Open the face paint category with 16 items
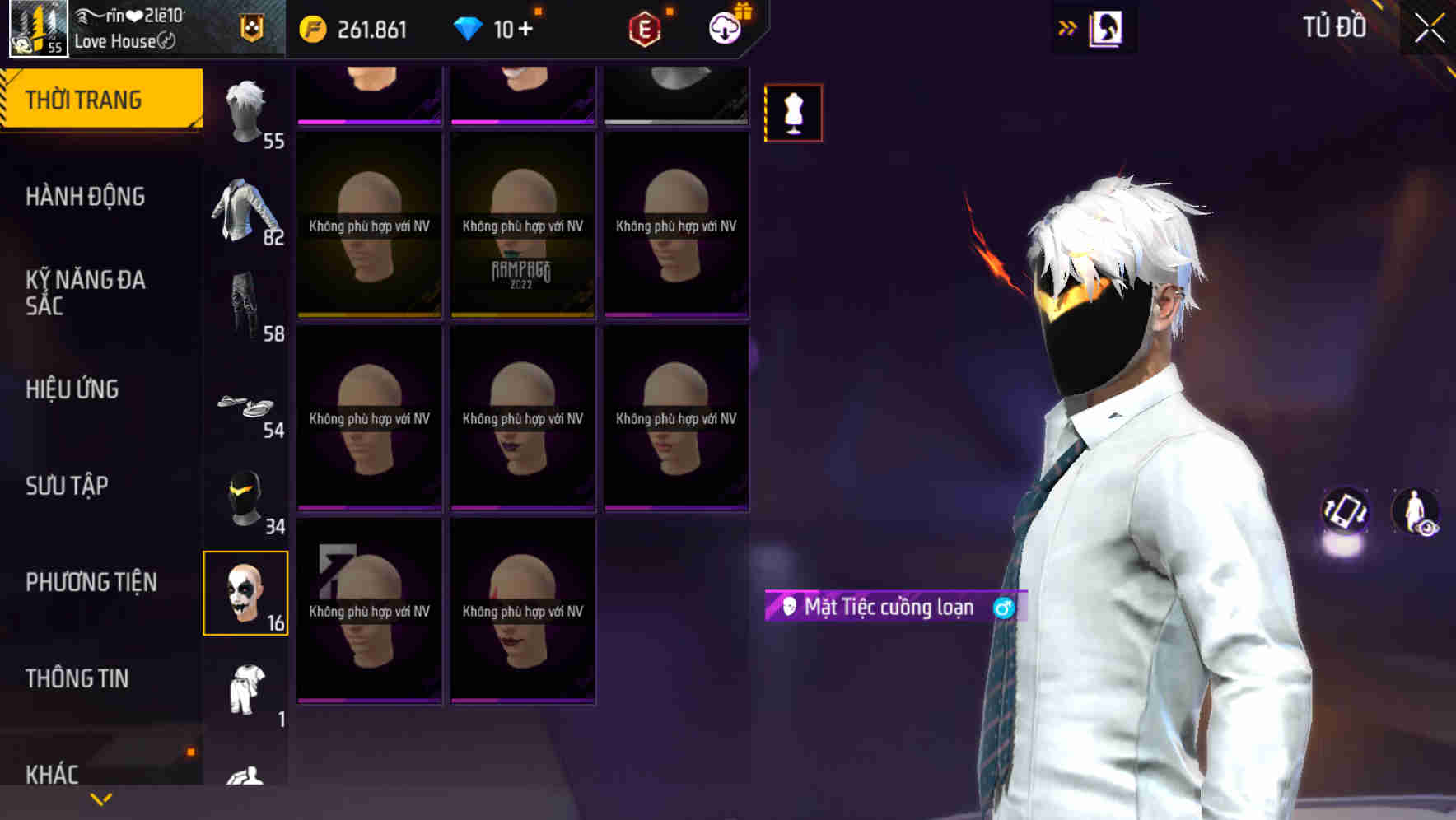 point(245,593)
